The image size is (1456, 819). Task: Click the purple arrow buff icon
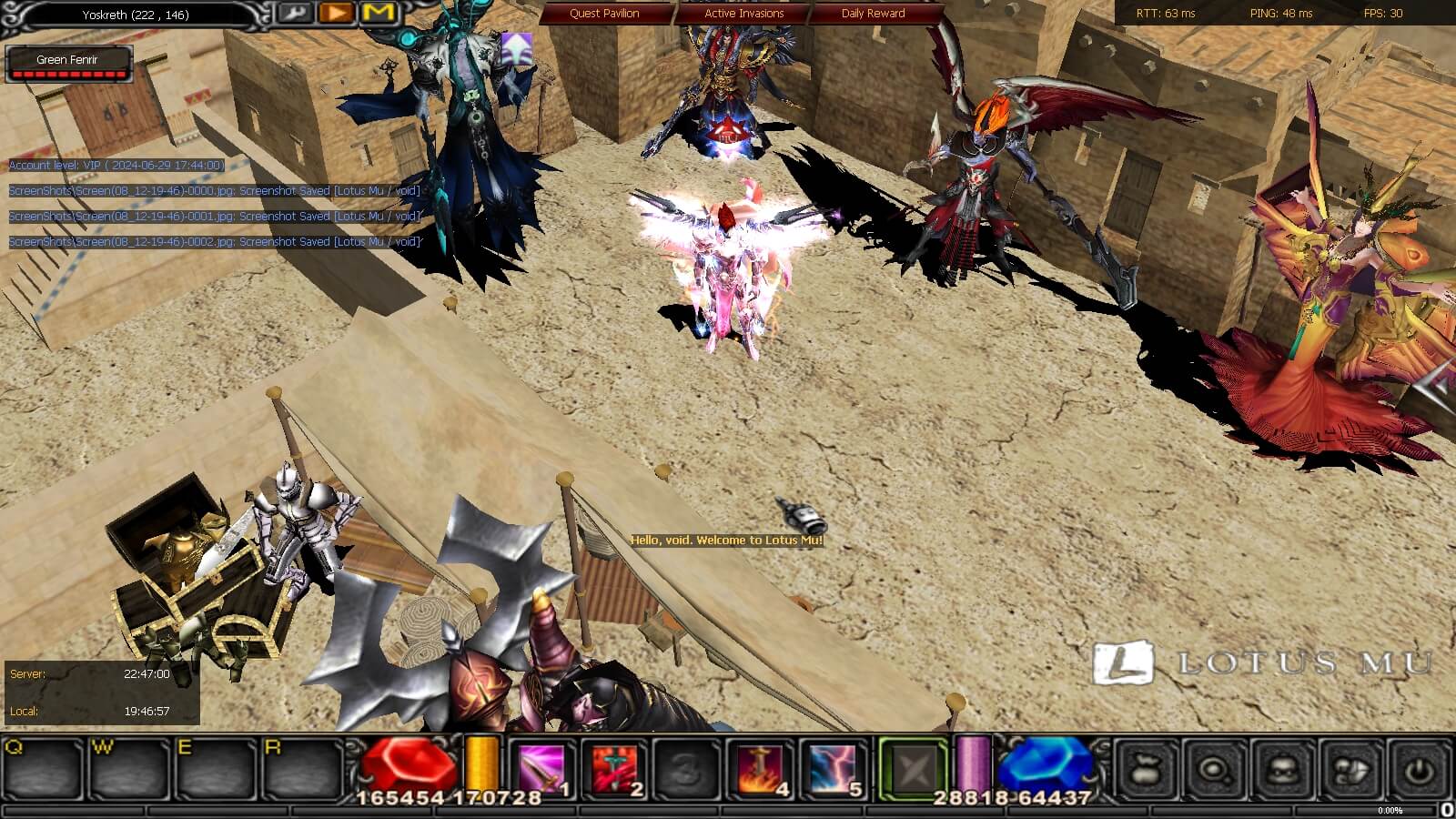516,48
